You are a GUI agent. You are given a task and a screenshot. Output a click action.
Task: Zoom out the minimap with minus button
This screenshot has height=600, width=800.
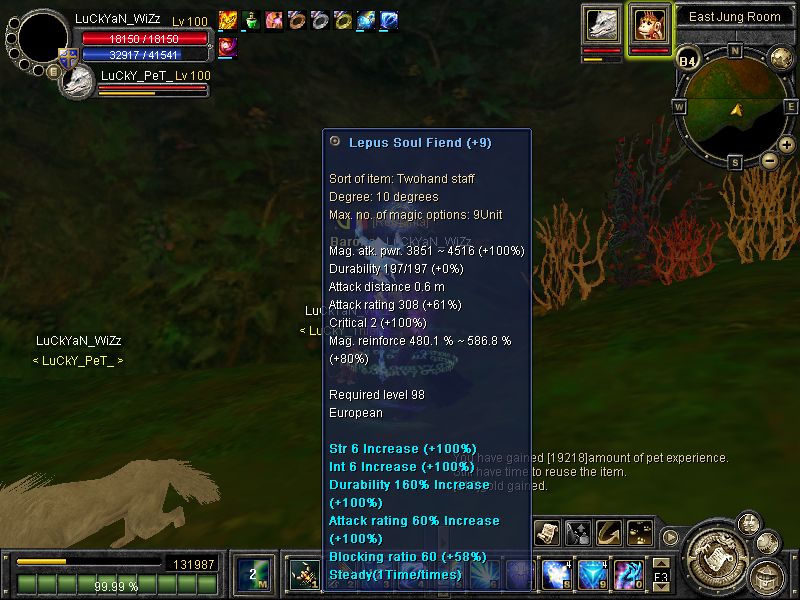click(769, 159)
